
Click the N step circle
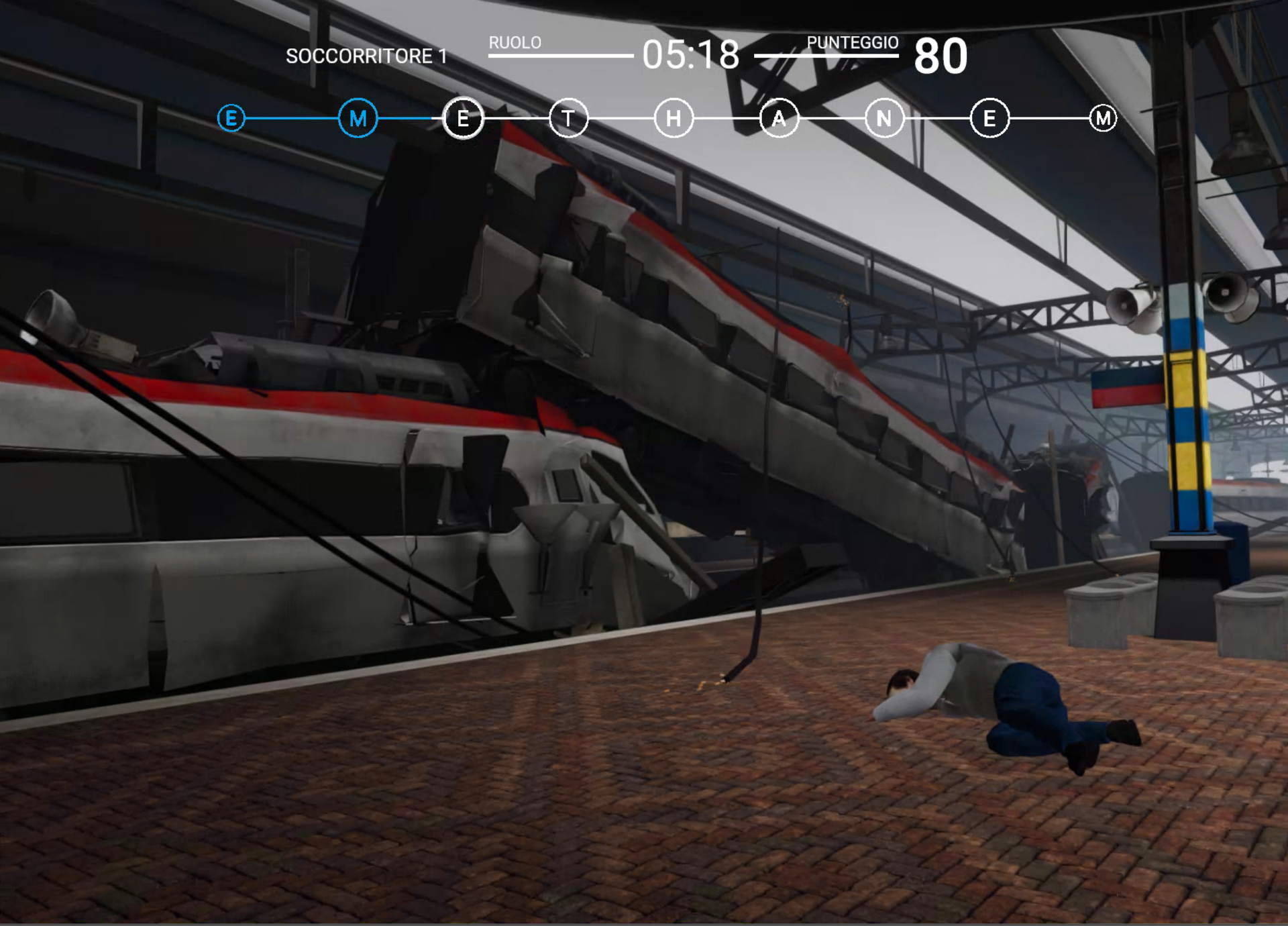coord(884,119)
